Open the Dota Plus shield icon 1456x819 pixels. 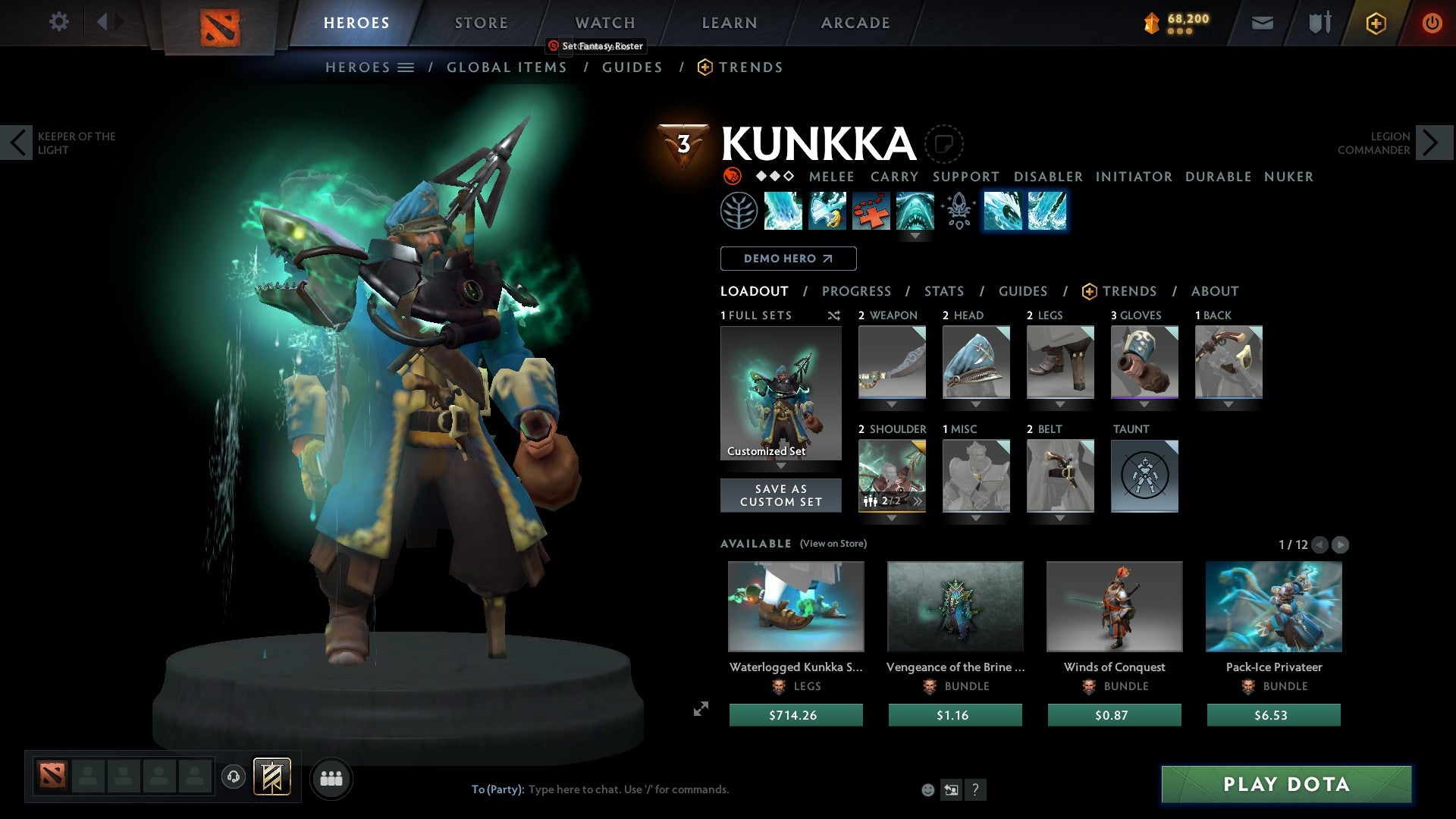[1375, 23]
